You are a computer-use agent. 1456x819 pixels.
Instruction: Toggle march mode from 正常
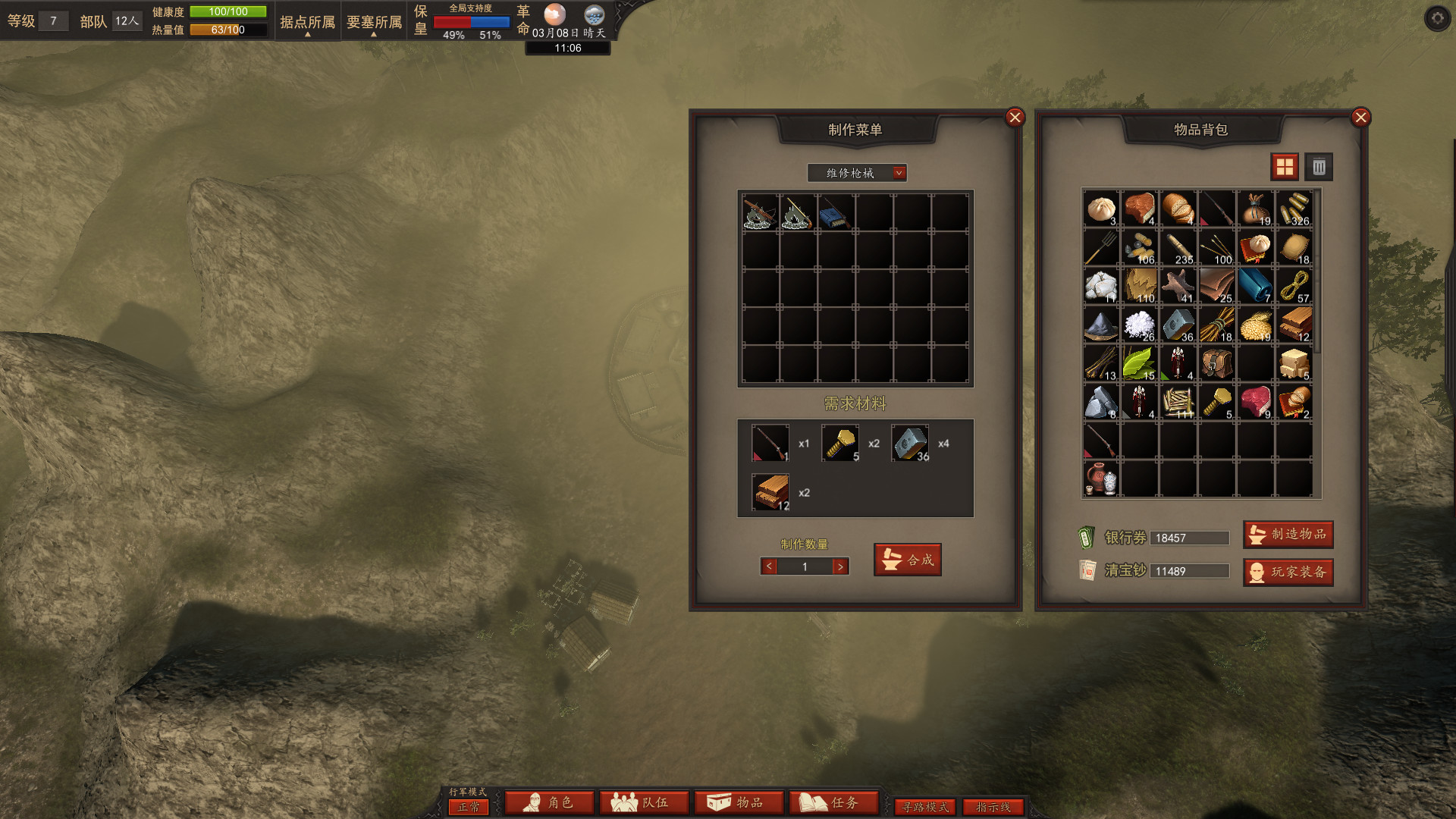click(470, 807)
